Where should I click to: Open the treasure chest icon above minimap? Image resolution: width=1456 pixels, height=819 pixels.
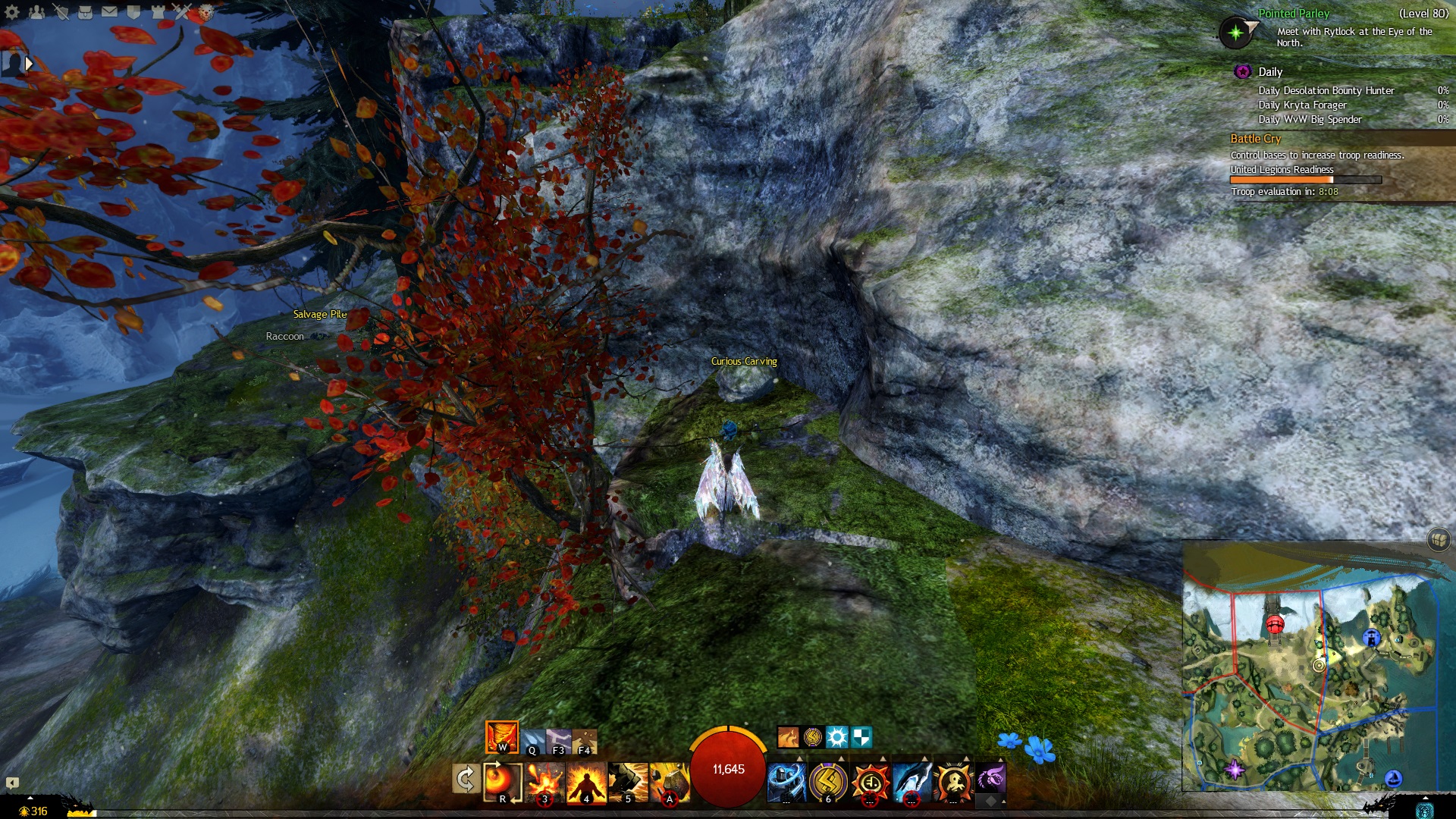point(1439,539)
